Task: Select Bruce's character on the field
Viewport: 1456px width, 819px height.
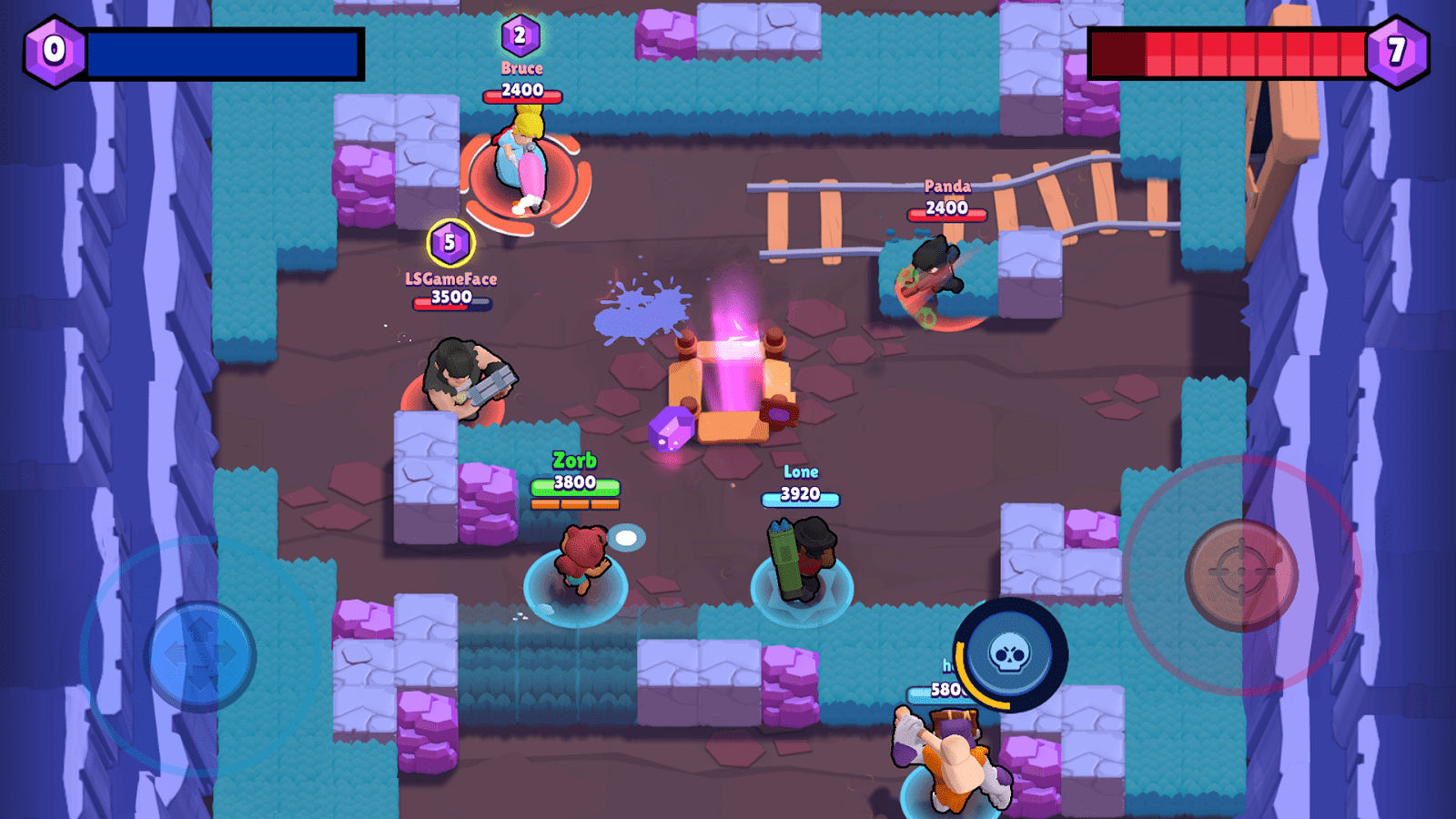Action: point(523,164)
